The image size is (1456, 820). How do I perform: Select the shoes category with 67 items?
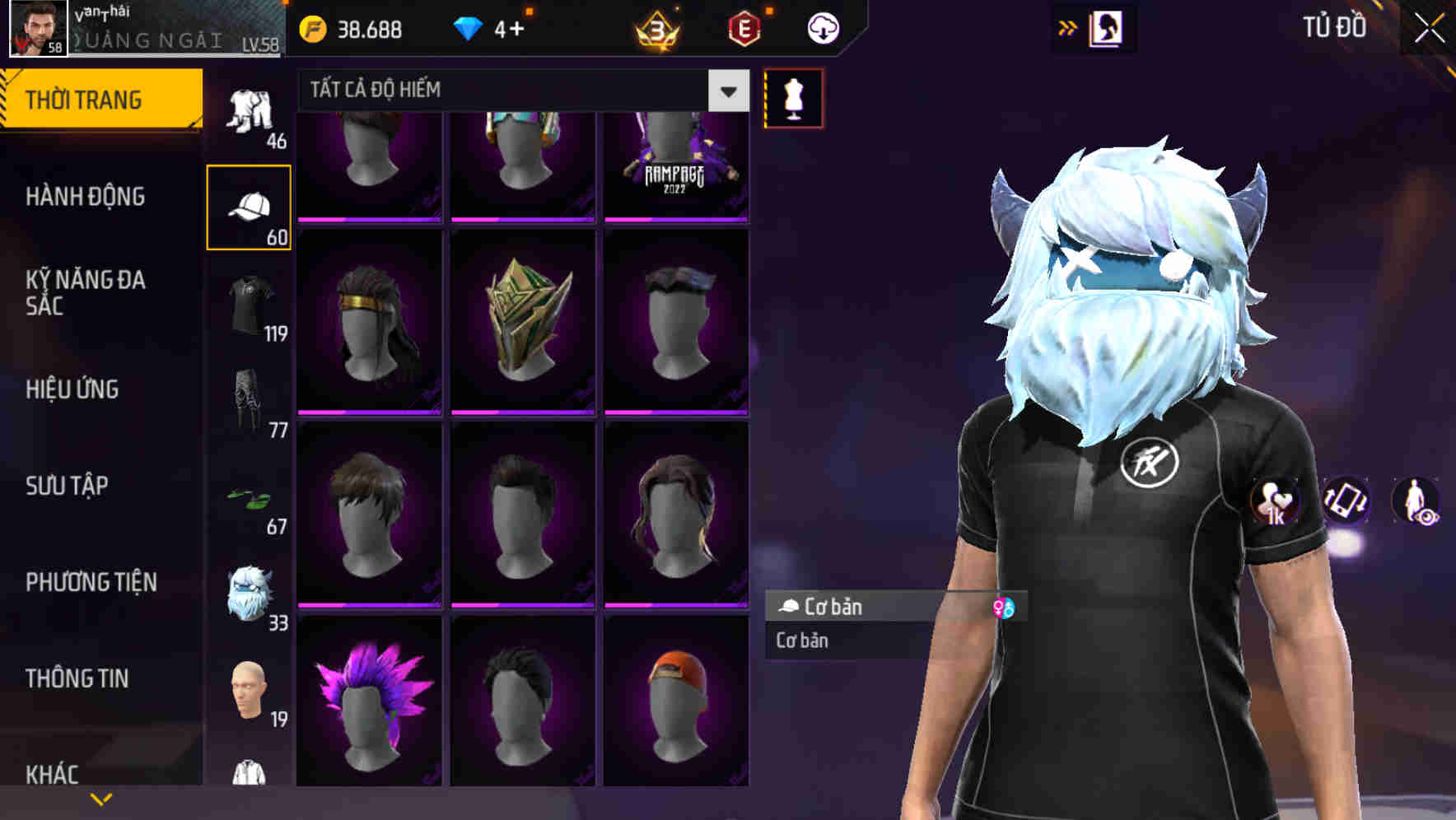click(250, 498)
